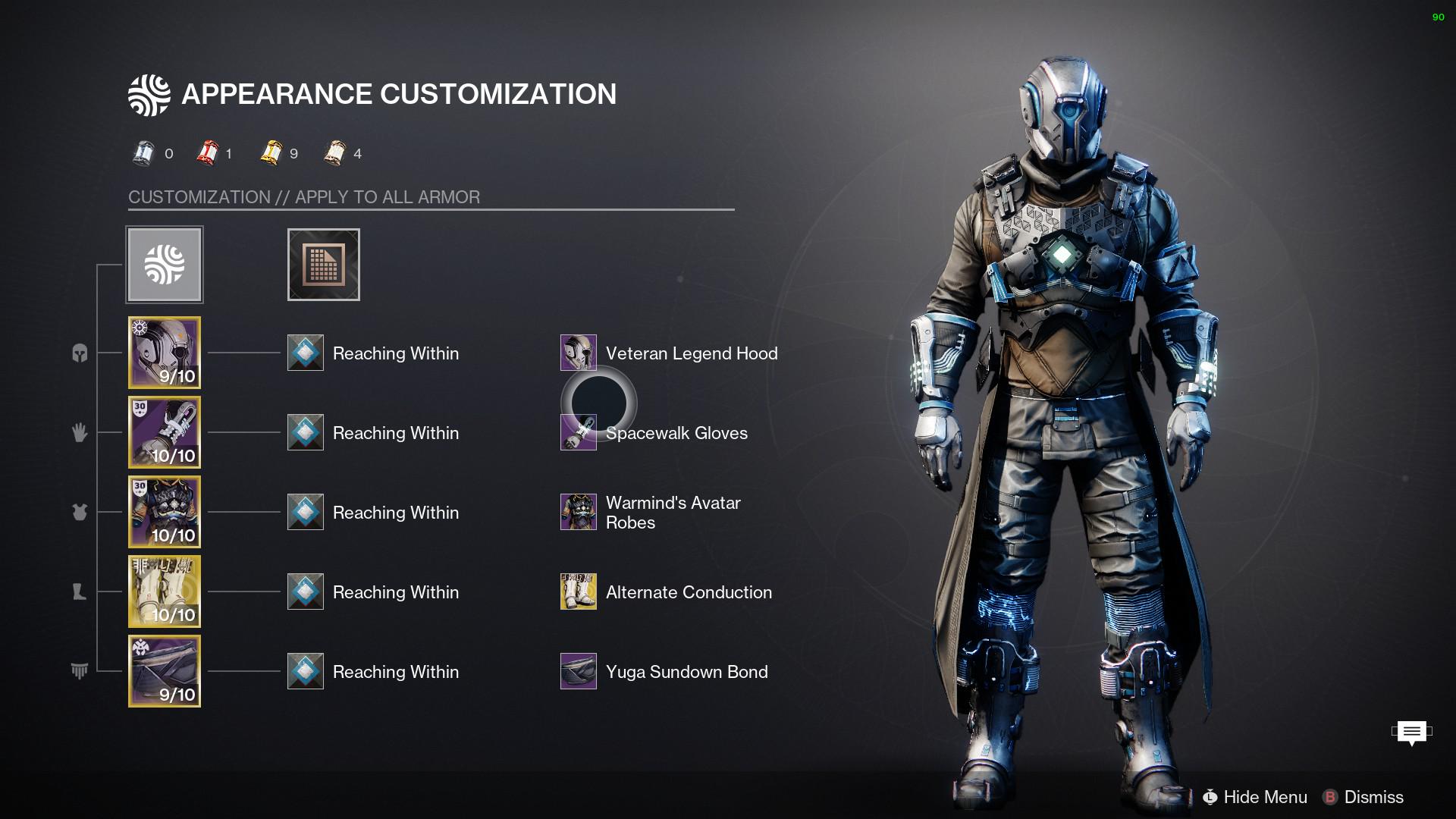Select the apply-to-all-armor customization icon
The width and height of the screenshot is (1456, 819).
click(165, 265)
